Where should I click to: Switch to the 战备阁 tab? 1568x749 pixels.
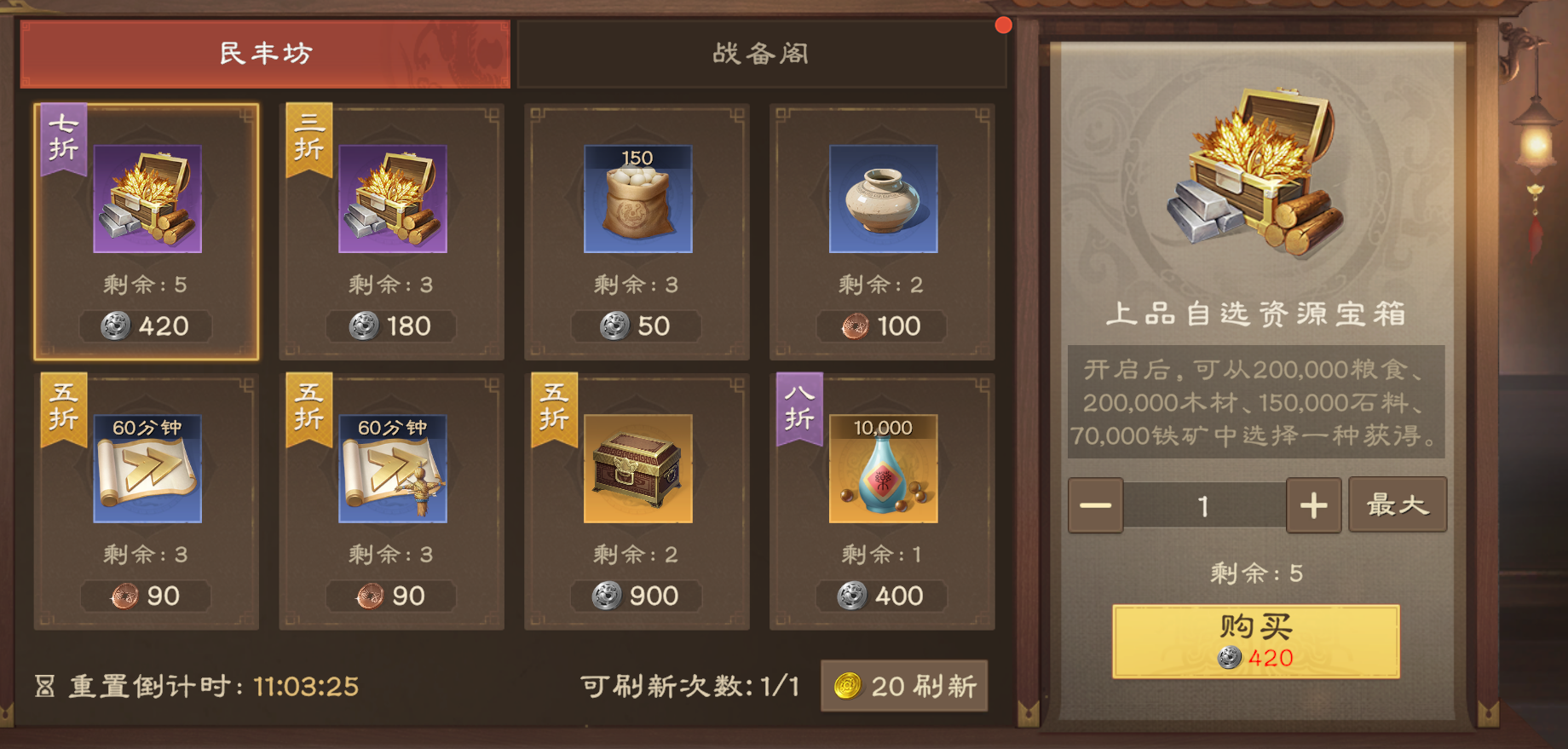pyautogui.click(x=761, y=54)
